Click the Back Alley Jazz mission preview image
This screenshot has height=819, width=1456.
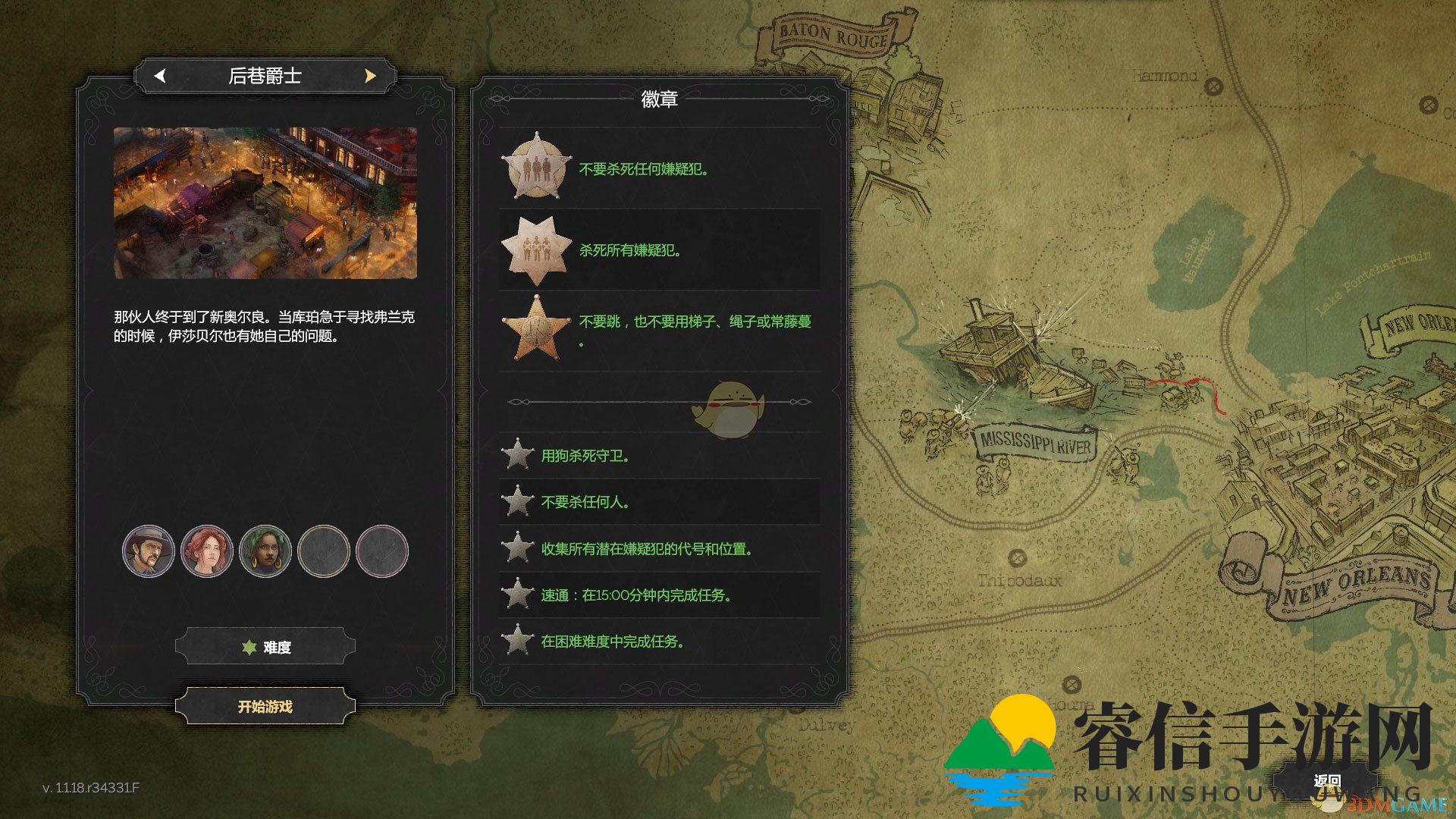pyautogui.click(x=265, y=203)
